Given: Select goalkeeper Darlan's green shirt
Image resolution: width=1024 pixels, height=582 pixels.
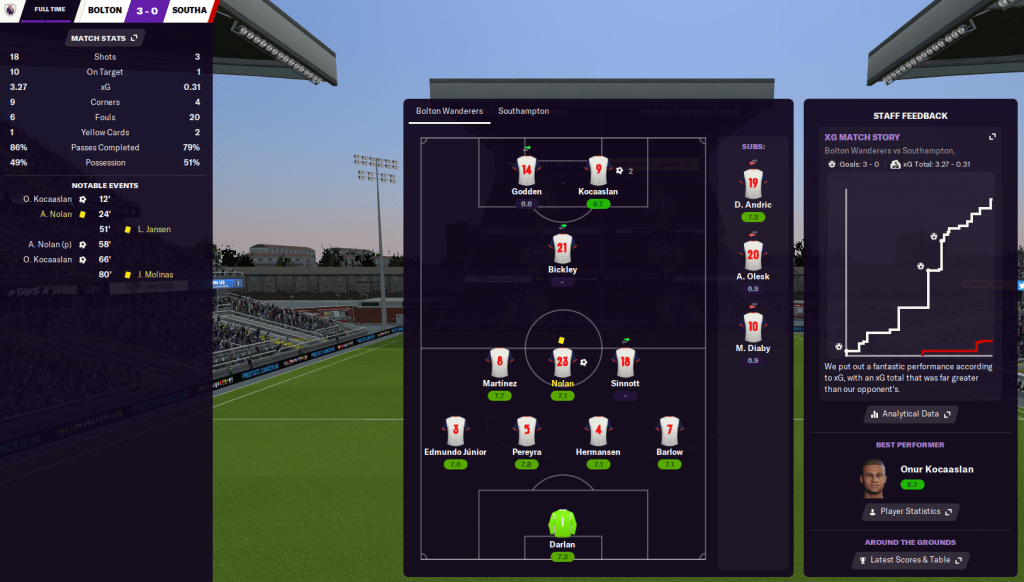Looking at the screenshot, I should click(x=562, y=522).
